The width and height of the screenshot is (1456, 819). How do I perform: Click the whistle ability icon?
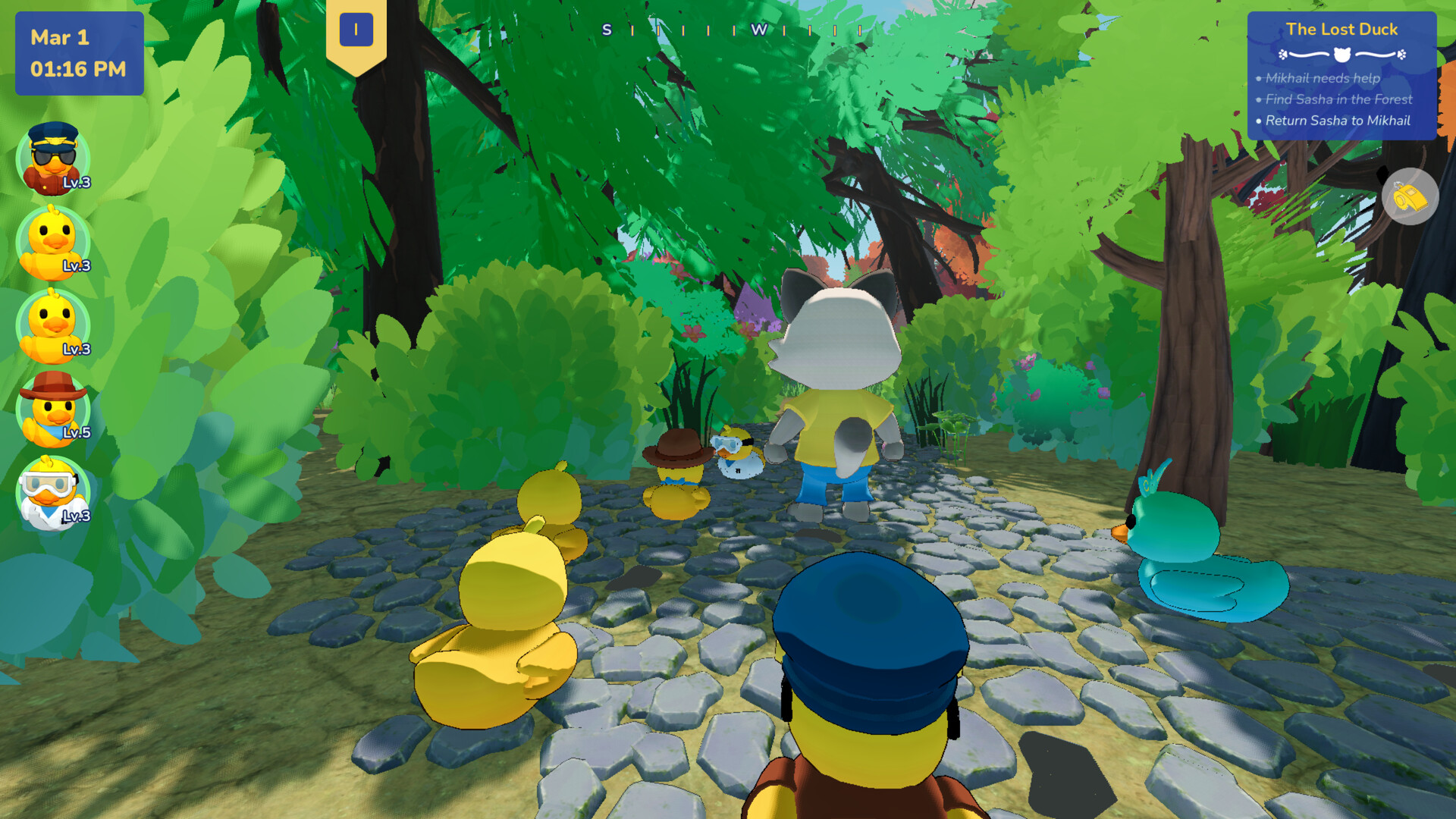(x=1410, y=197)
